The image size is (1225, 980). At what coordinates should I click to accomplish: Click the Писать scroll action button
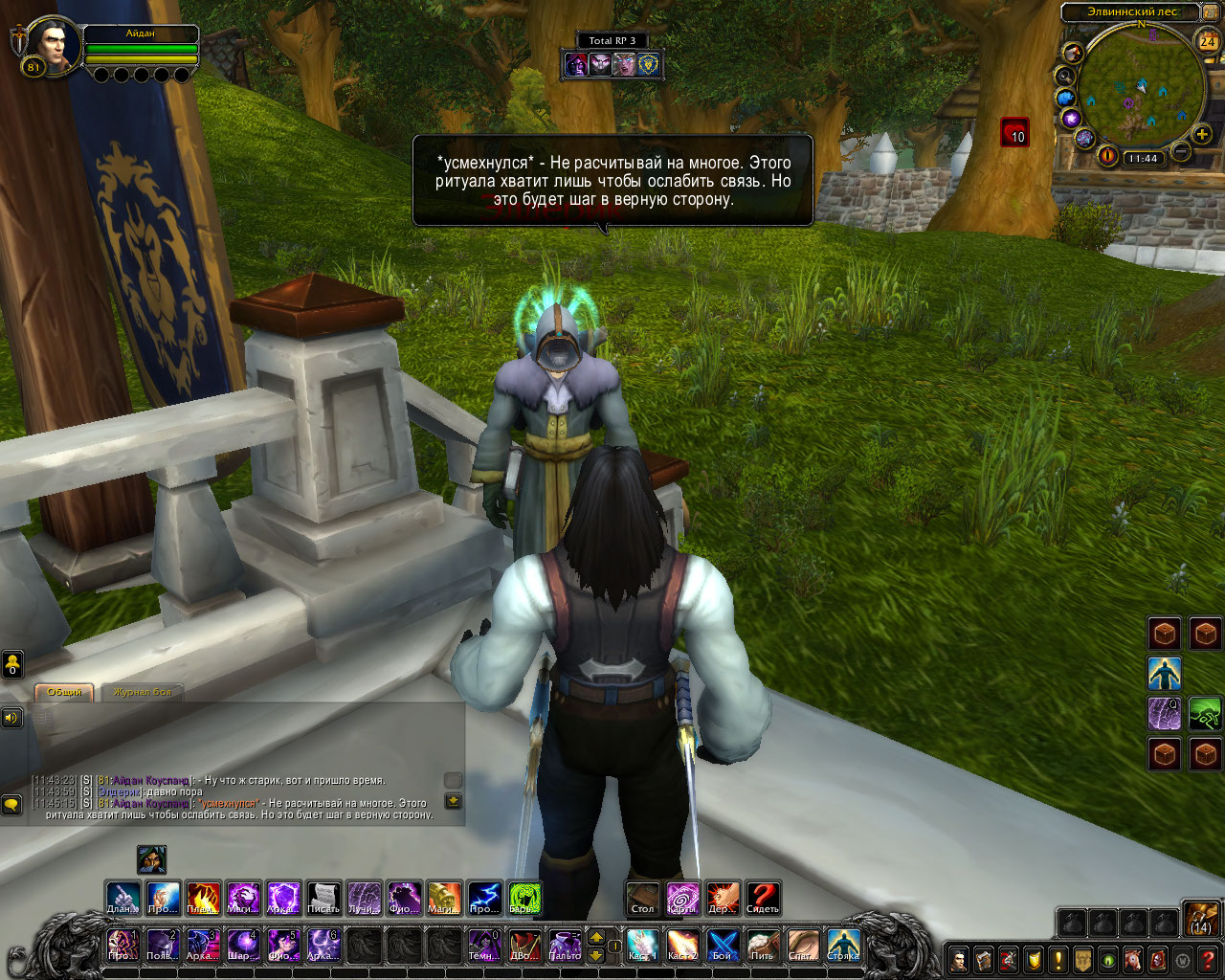pyautogui.click(x=323, y=899)
